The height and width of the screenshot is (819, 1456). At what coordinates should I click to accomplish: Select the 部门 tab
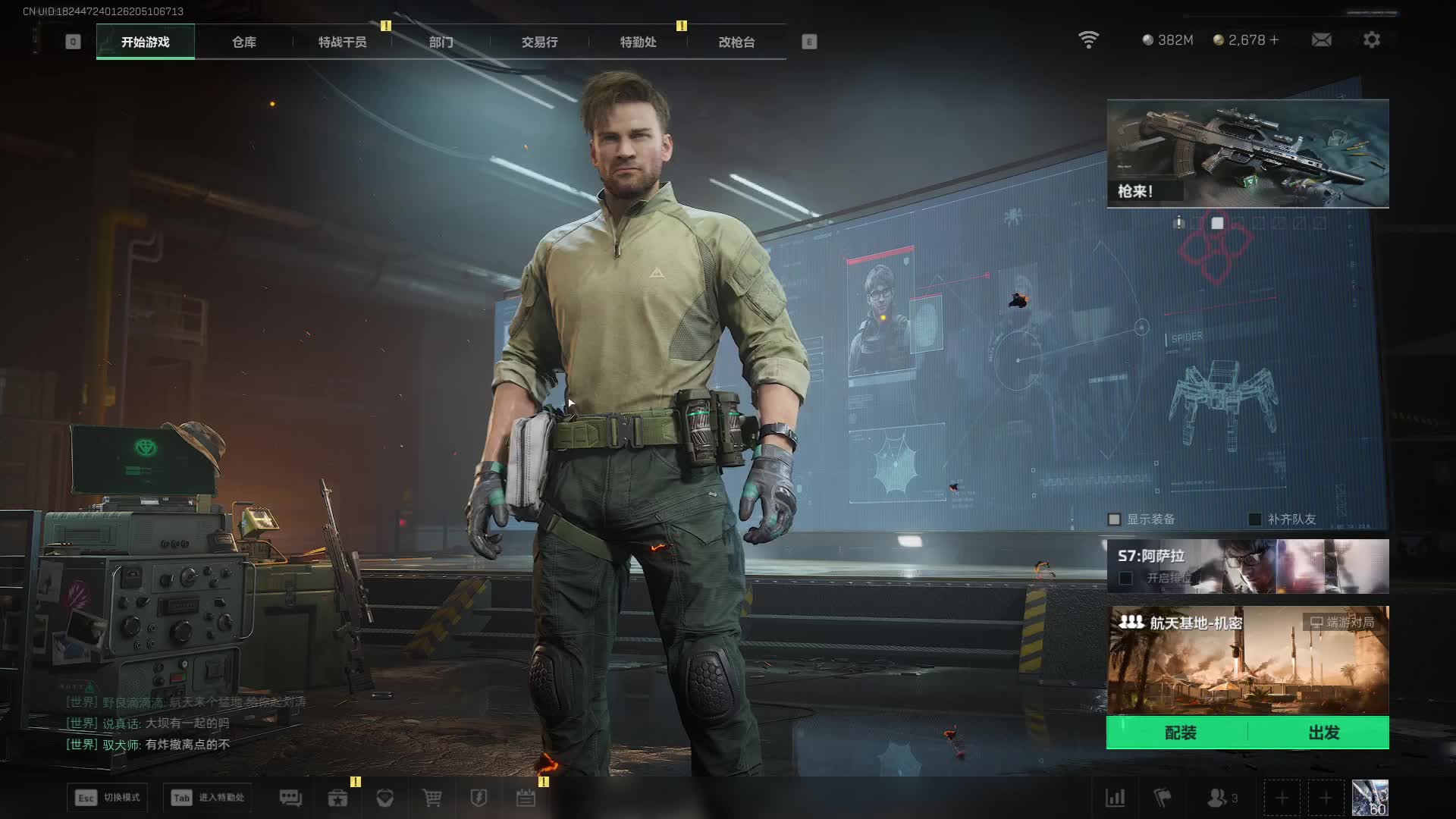441,42
